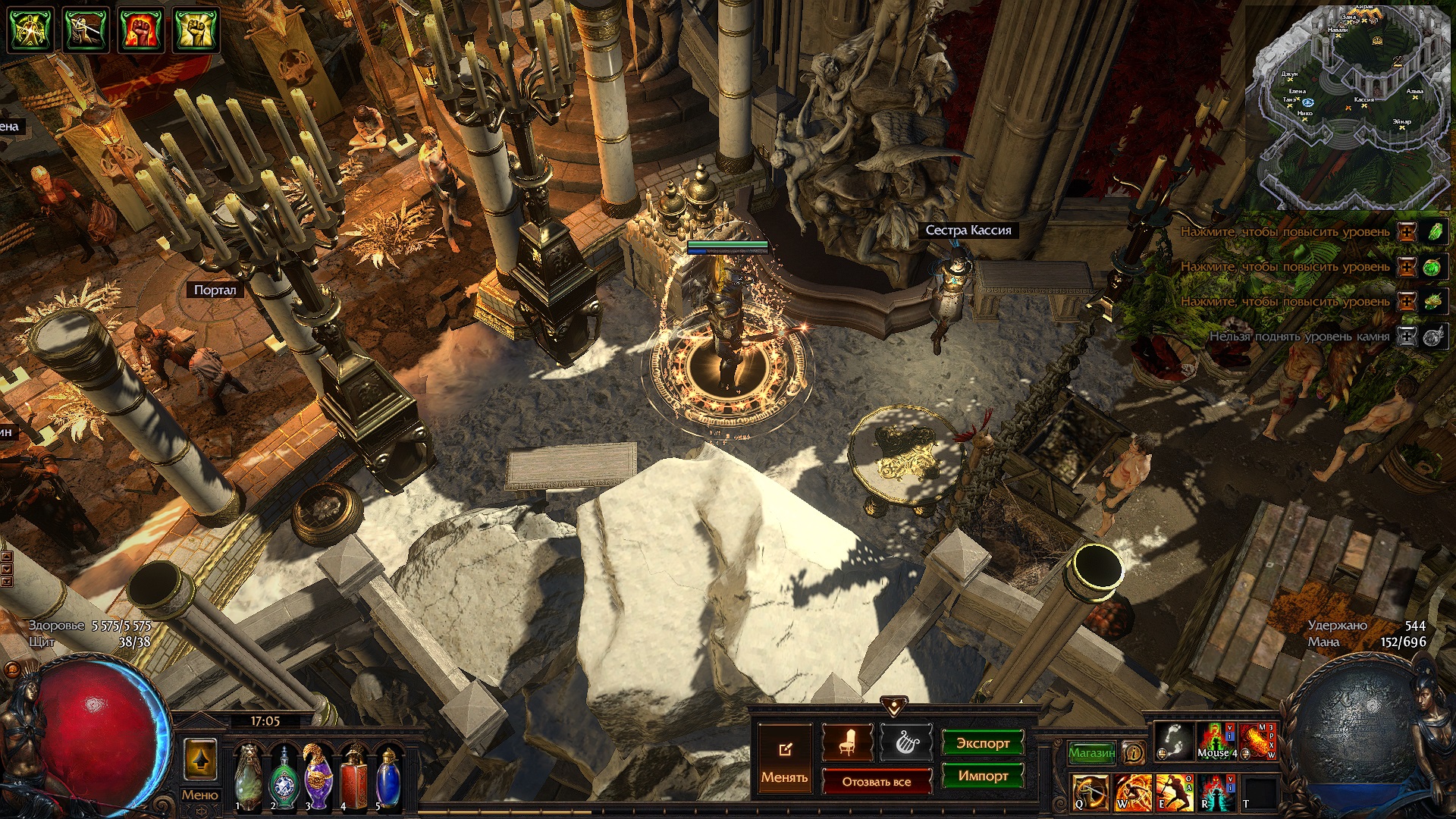The width and height of the screenshot is (1456, 819).
Task: Click the gold arrow level-up button
Action: tap(200, 759)
